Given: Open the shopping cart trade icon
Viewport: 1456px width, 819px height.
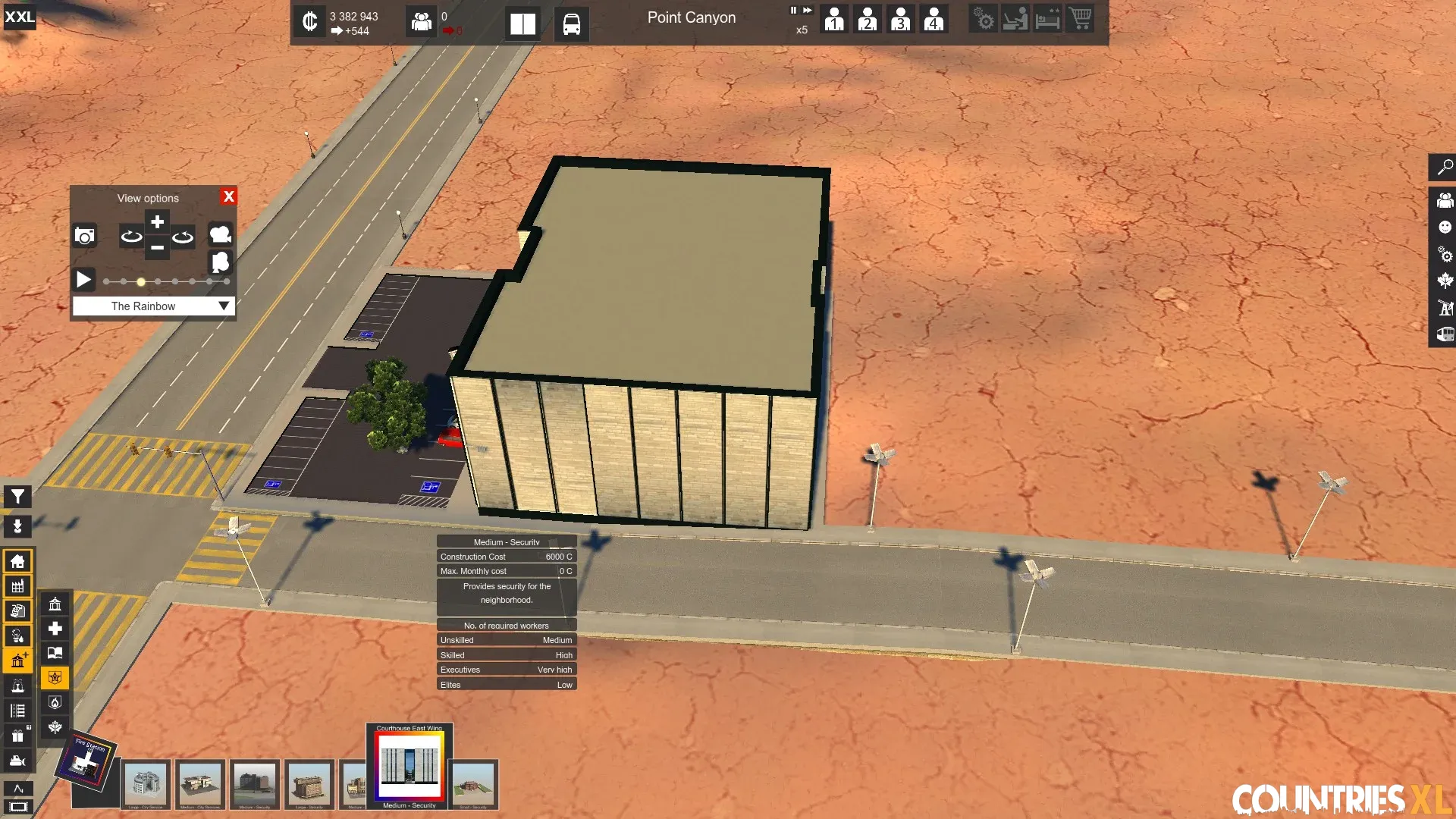Looking at the screenshot, I should pos(1081,18).
